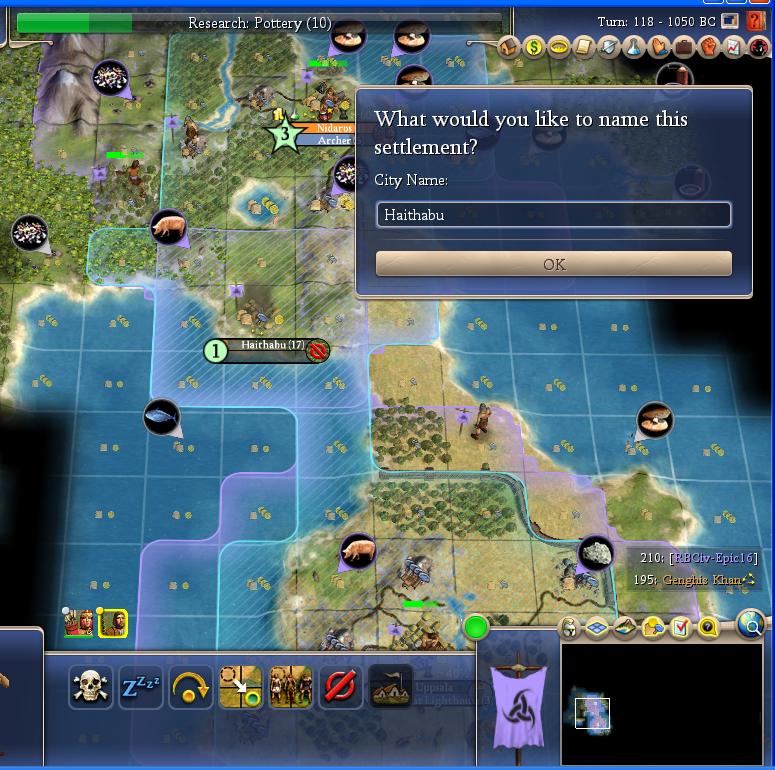This screenshot has height=770, width=775.
Task: Open the Victory Conditions chart icon
Action: pos(733,47)
